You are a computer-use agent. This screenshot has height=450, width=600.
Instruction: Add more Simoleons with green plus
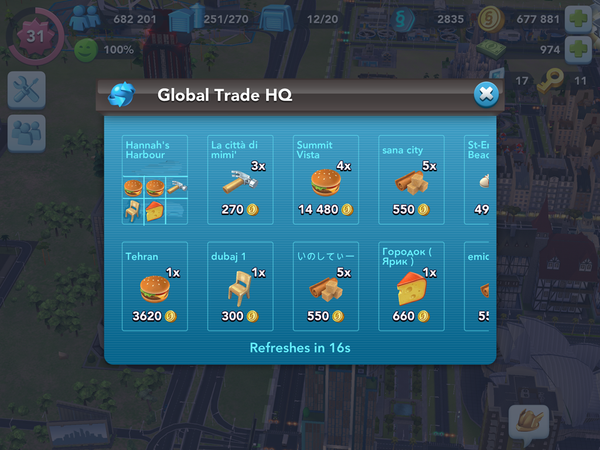pyautogui.click(x=578, y=18)
